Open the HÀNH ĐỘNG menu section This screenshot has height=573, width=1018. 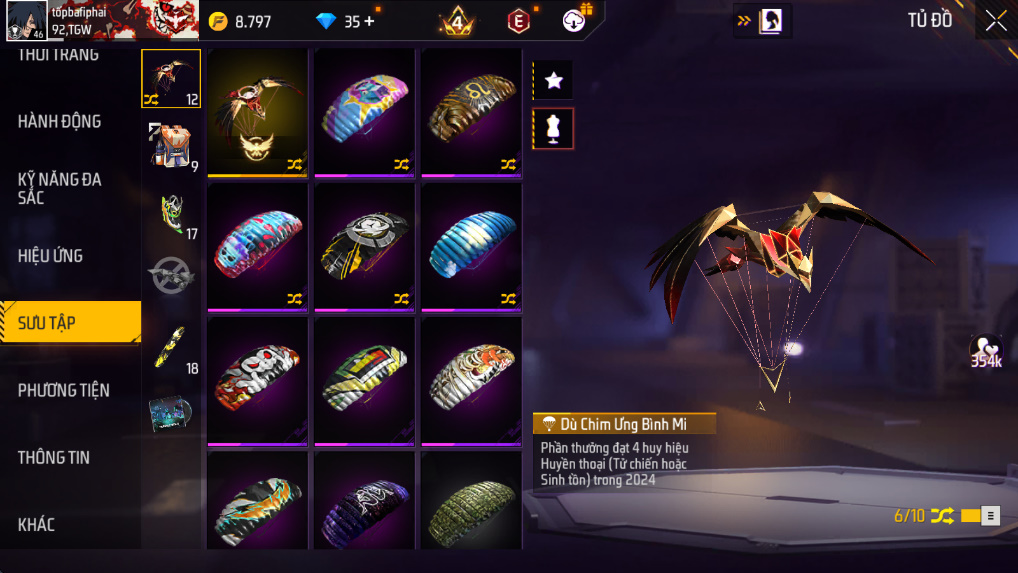pyautogui.click(x=60, y=121)
